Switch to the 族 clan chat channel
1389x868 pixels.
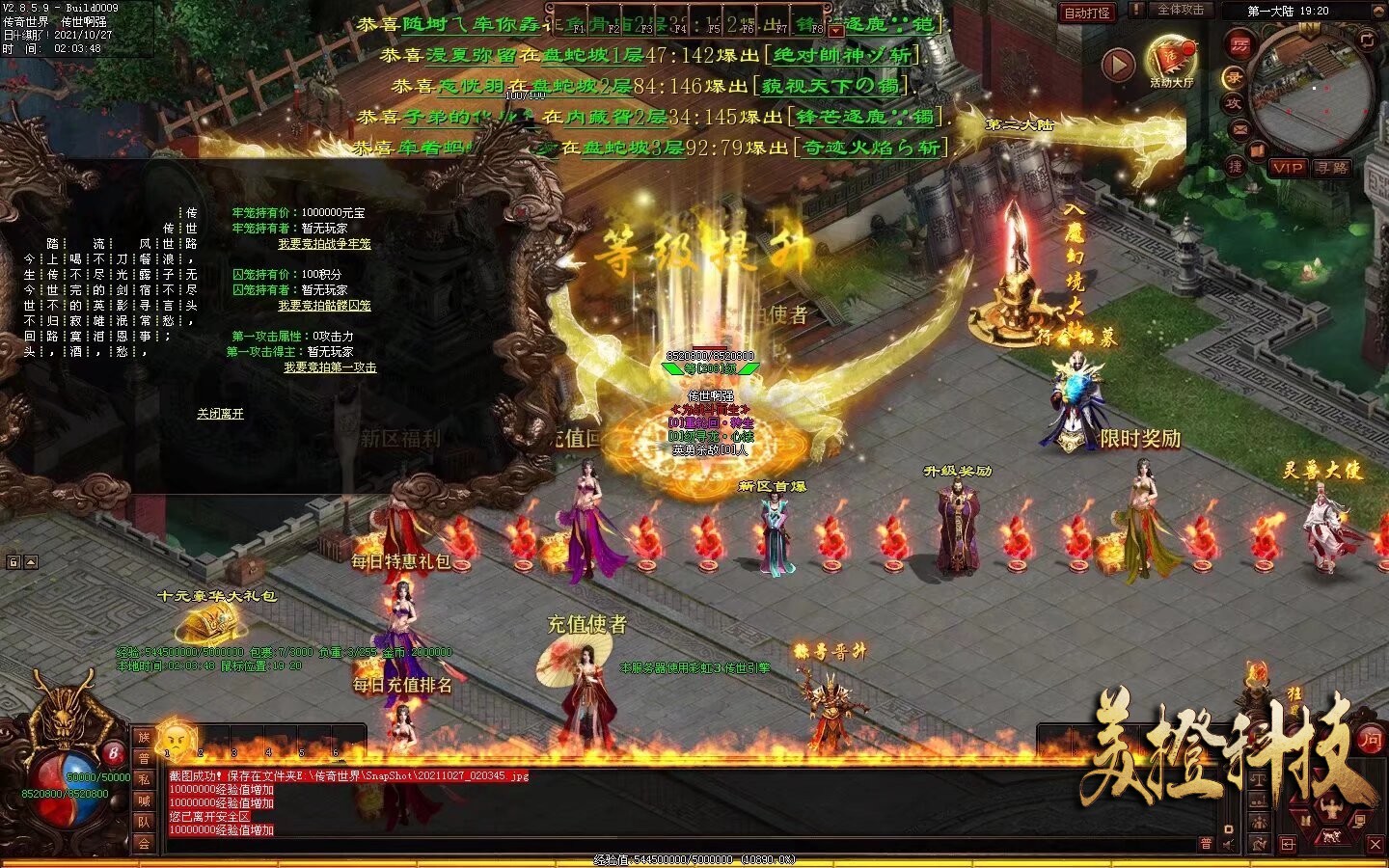click(x=144, y=738)
